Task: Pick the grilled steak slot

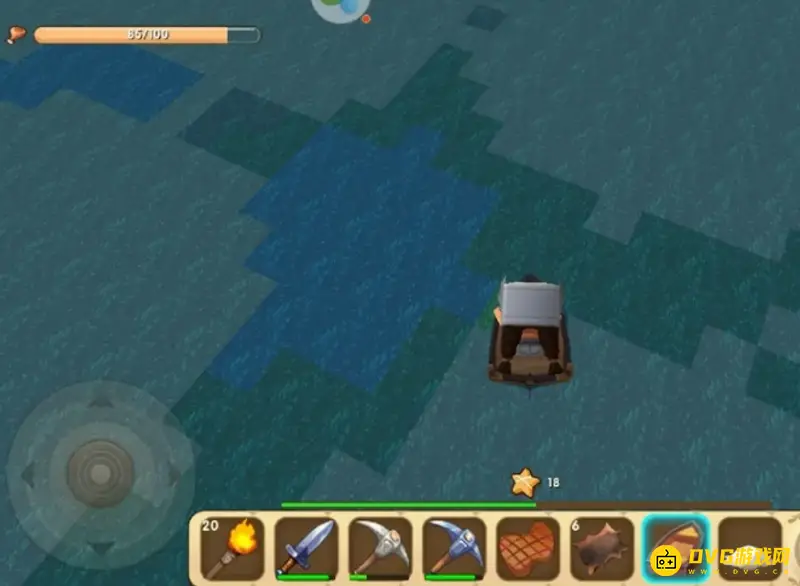Action: pos(528,548)
